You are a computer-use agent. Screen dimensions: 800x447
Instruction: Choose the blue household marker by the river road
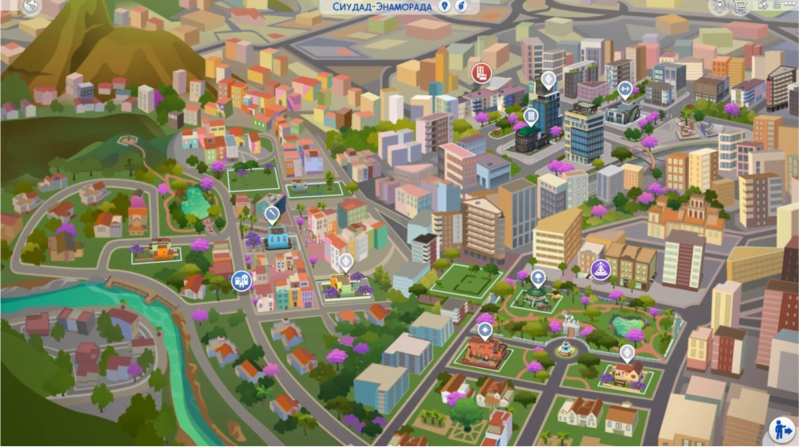click(x=241, y=281)
